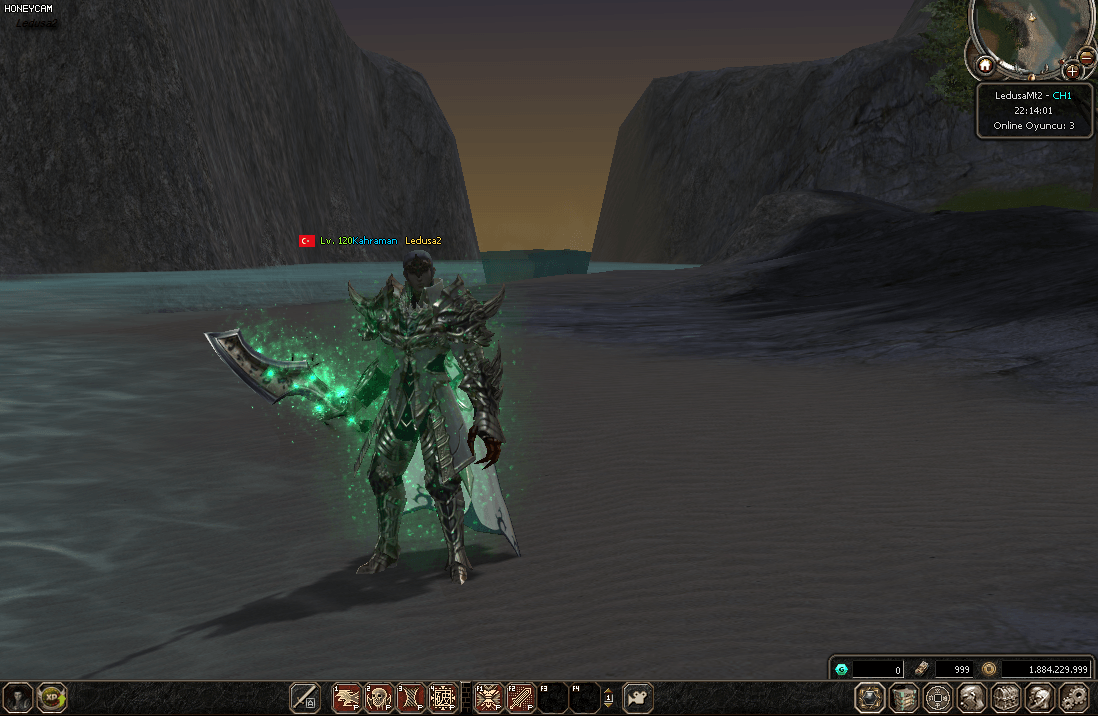The width and height of the screenshot is (1098, 716).
Task: Use the F2 sword skill
Action: pos(520,697)
